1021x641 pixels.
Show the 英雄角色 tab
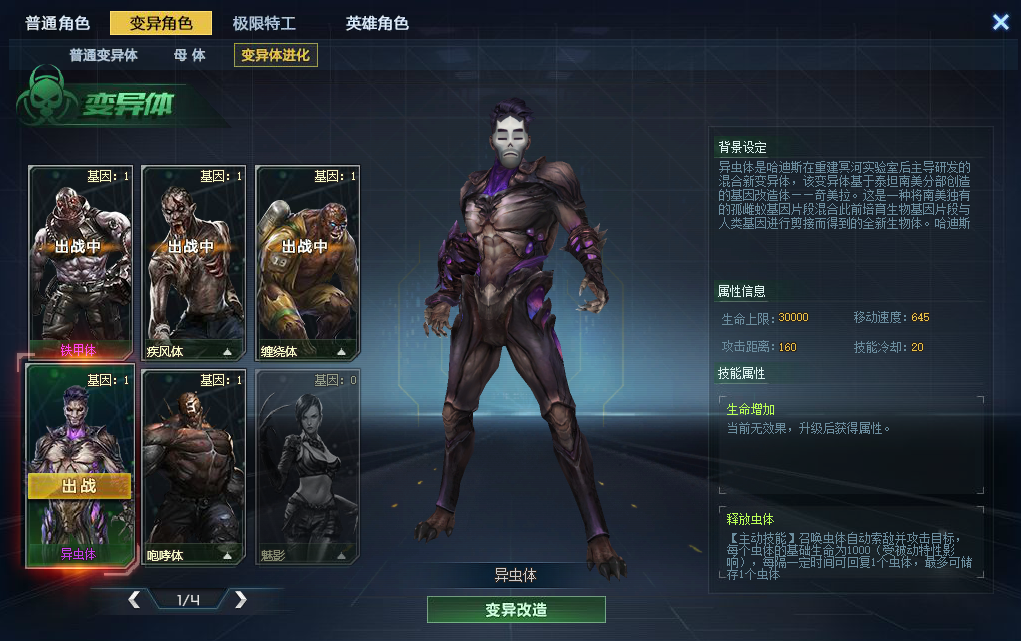coord(377,23)
